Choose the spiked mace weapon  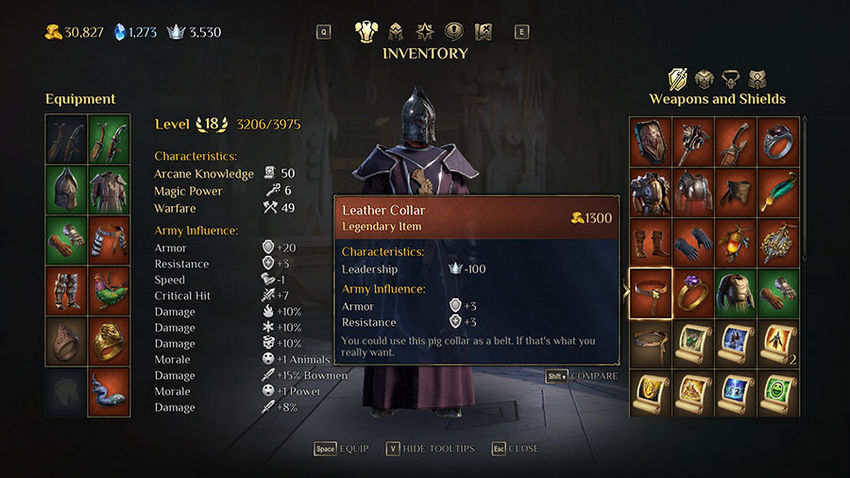693,140
